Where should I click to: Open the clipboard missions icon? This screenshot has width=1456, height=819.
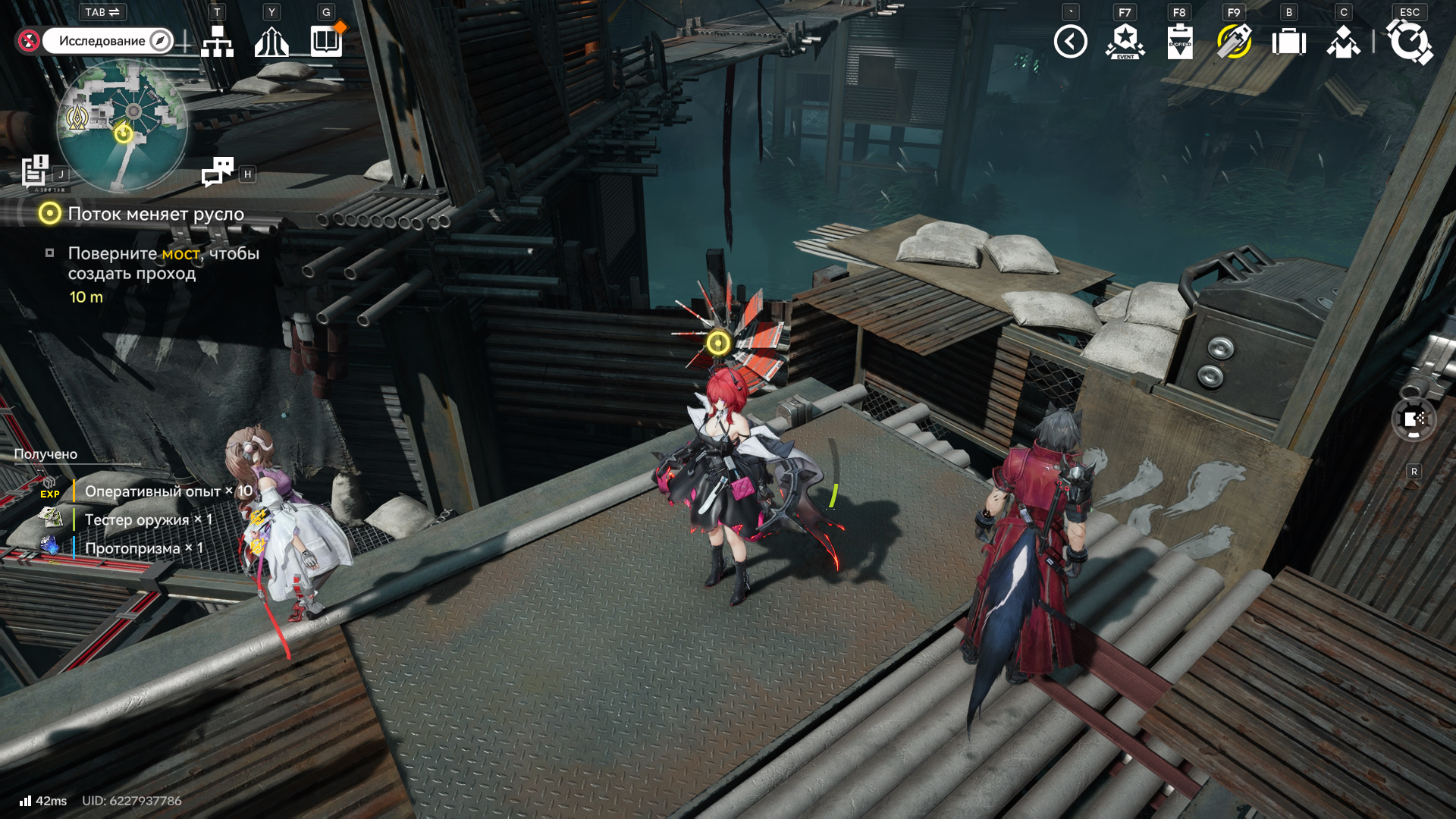point(1179,42)
